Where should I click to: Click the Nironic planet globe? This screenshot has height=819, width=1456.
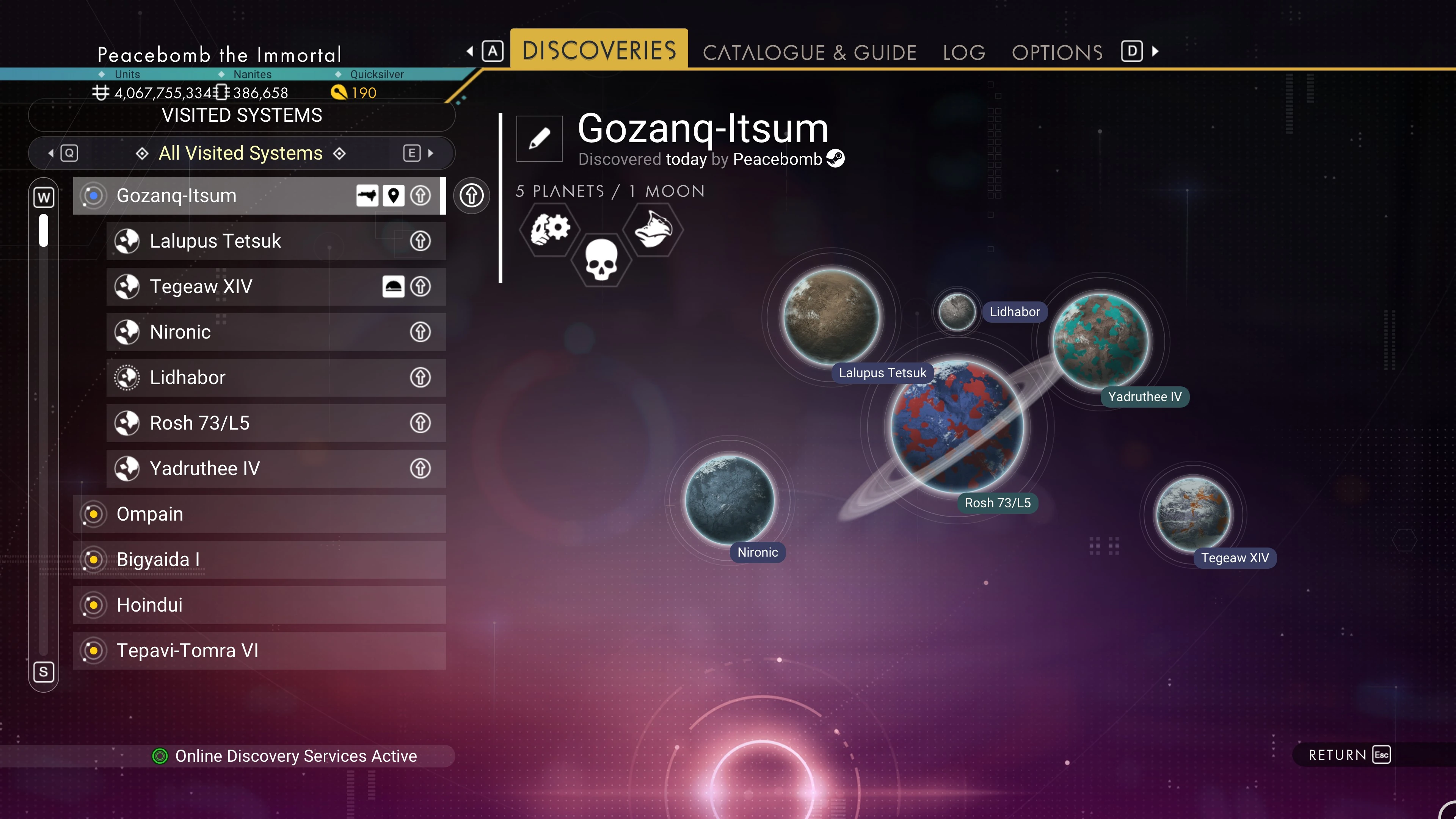tap(730, 500)
